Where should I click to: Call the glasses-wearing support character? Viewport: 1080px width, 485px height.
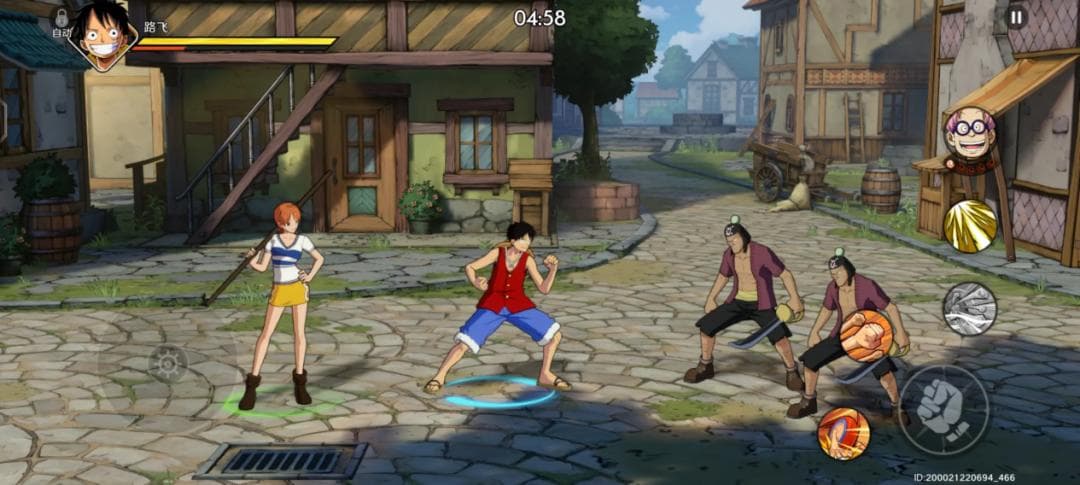(x=969, y=135)
